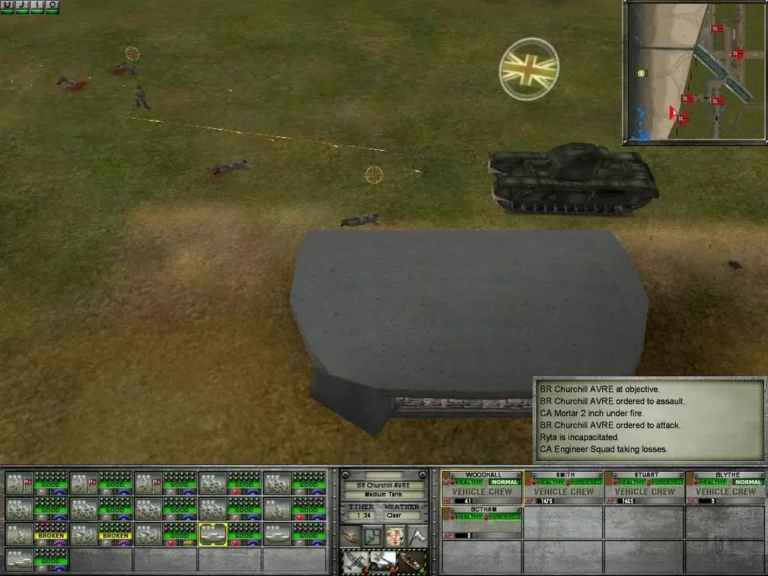The width and height of the screenshot is (768, 576).
Task: Click the battlefield minimap
Action: click(x=695, y=71)
